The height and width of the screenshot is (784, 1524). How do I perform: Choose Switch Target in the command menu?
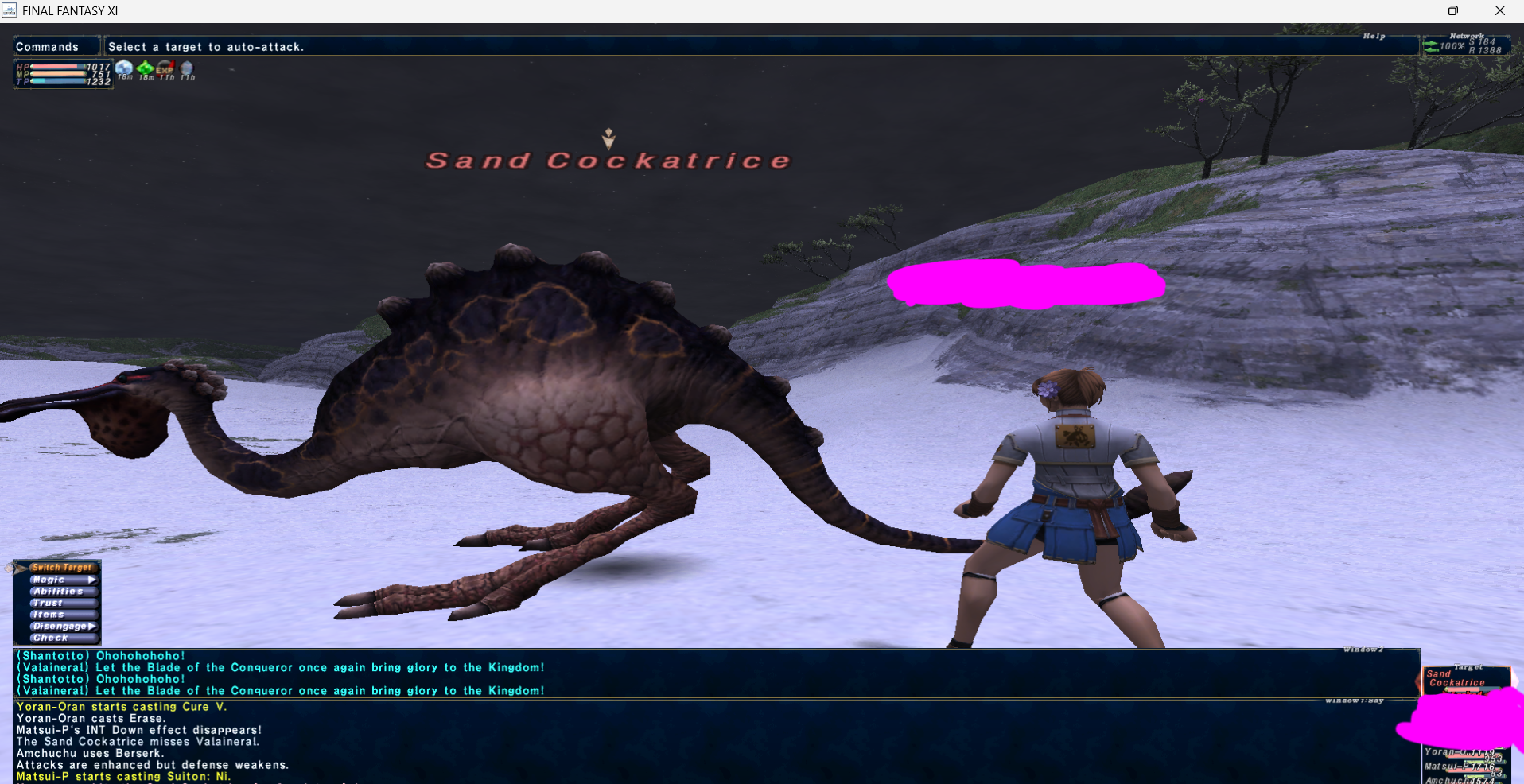tap(61, 568)
